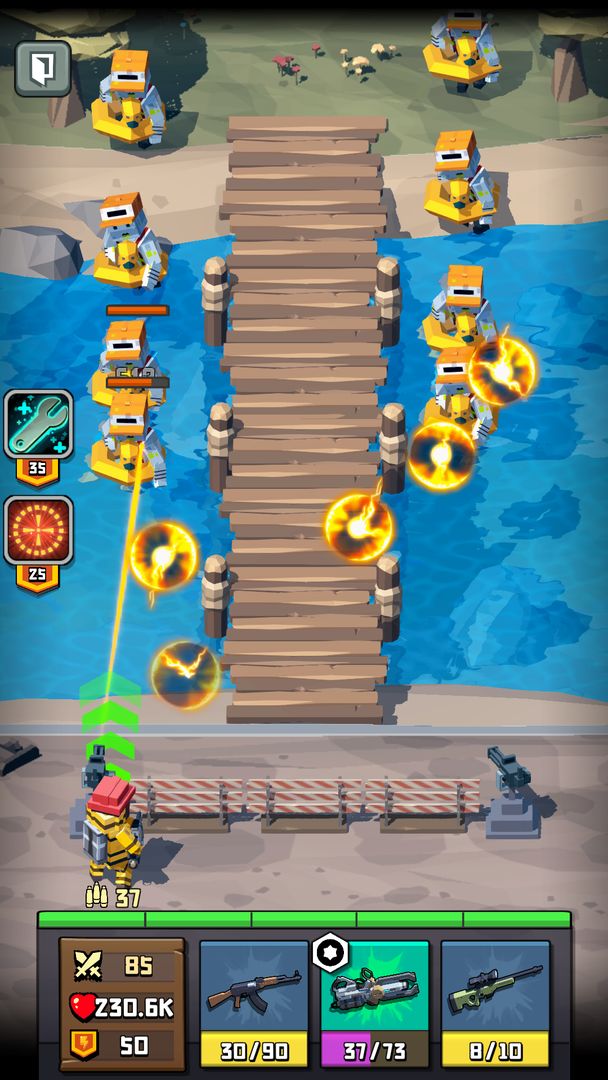Equip the green sniper rifle
The height and width of the screenshot is (1080, 608).
coord(495,990)
